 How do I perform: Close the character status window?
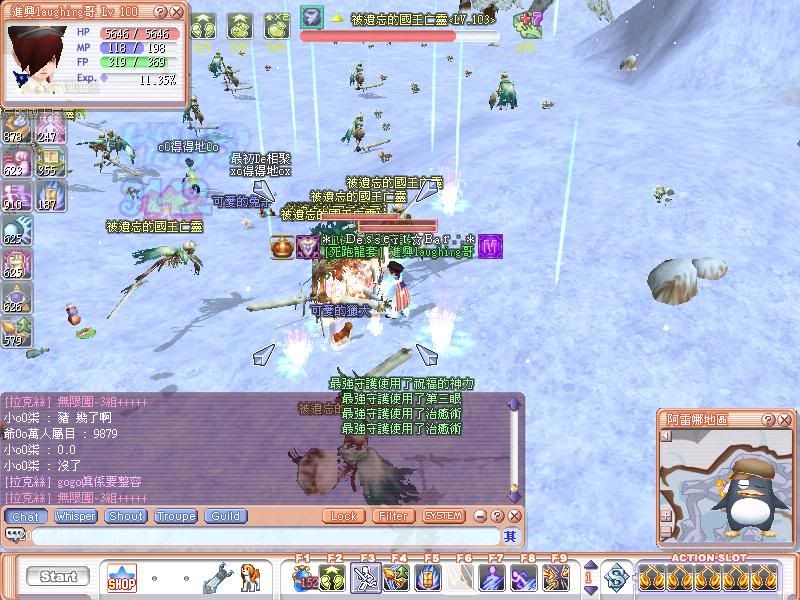177,12
